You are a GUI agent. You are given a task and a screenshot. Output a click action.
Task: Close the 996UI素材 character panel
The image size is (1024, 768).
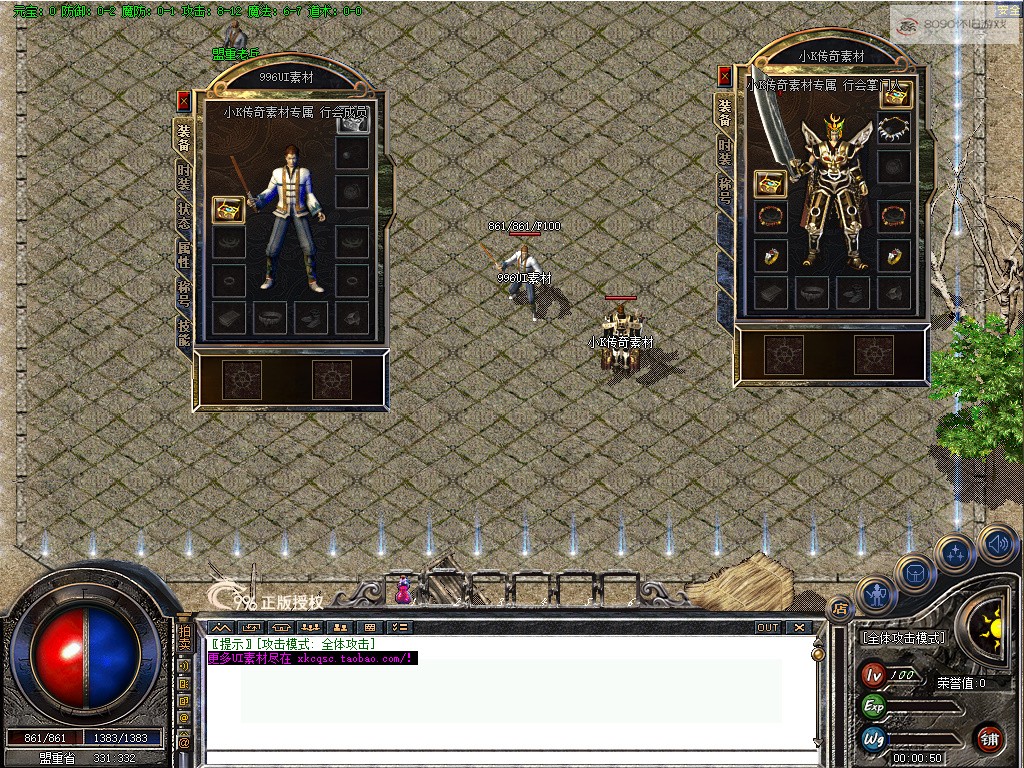click(x=183, y=101)
